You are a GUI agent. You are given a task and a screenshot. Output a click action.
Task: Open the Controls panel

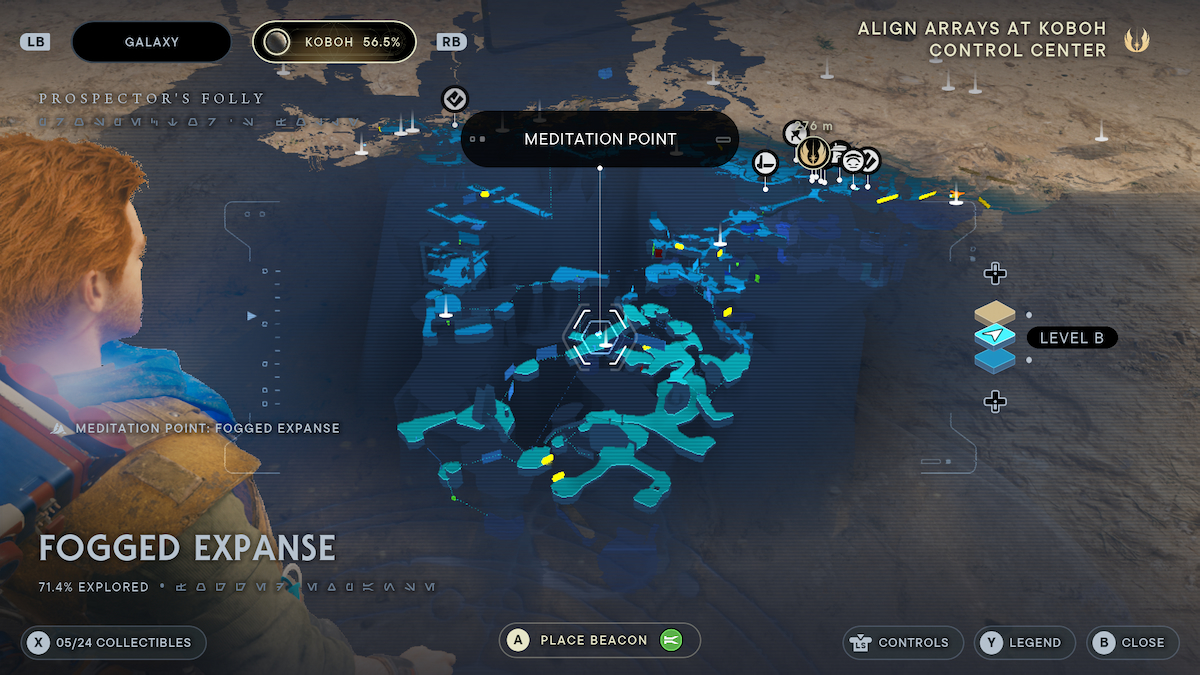pyautogui.click(x=904, y=643)
